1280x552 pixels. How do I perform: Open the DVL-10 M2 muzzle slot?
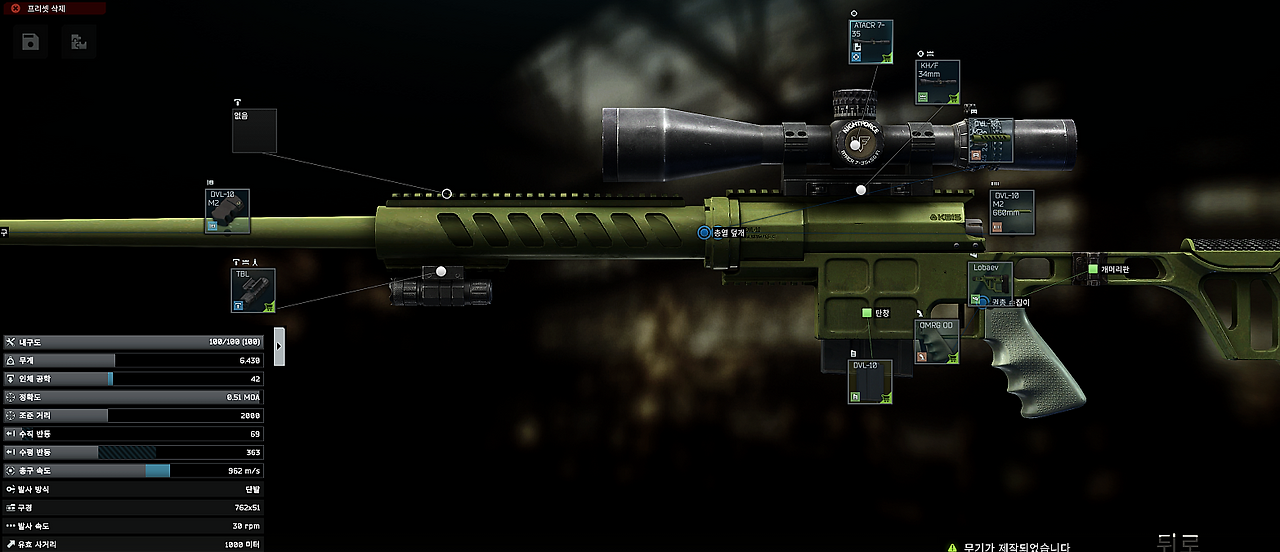(x=227, y=212)
